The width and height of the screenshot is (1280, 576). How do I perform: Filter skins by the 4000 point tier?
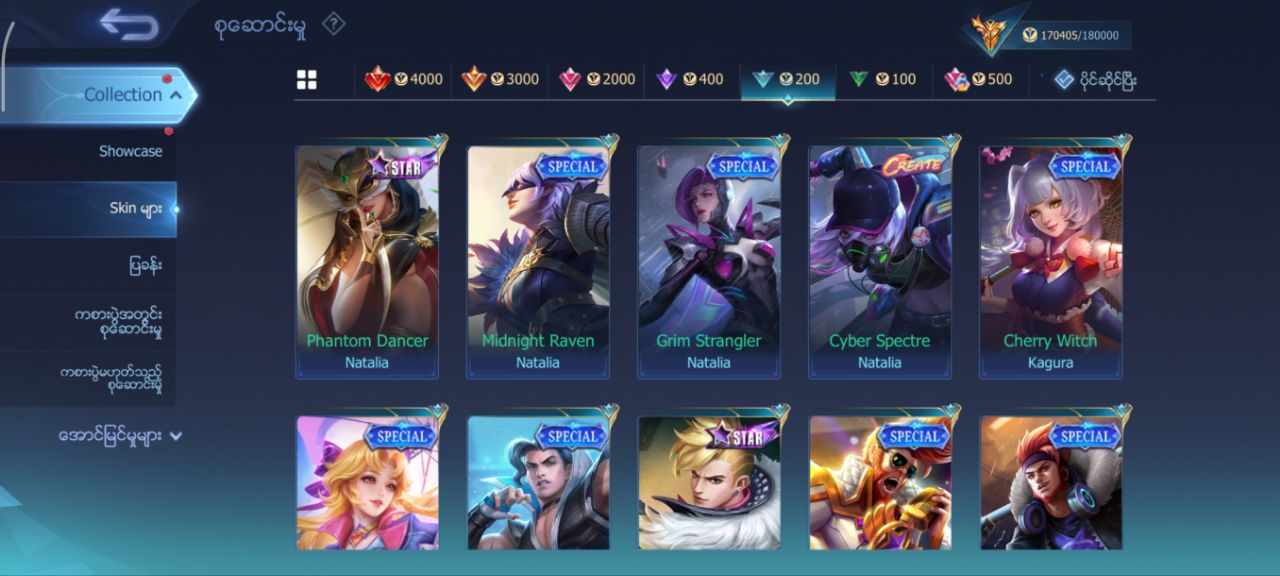(x=404, y=80)
